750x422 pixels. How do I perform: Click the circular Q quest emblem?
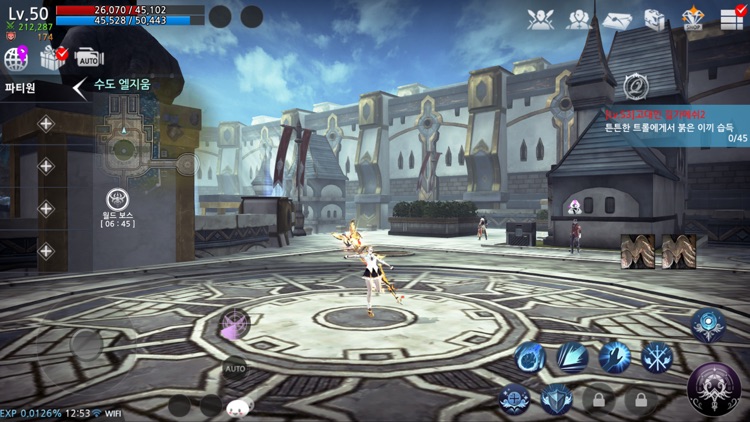(635, 87)
